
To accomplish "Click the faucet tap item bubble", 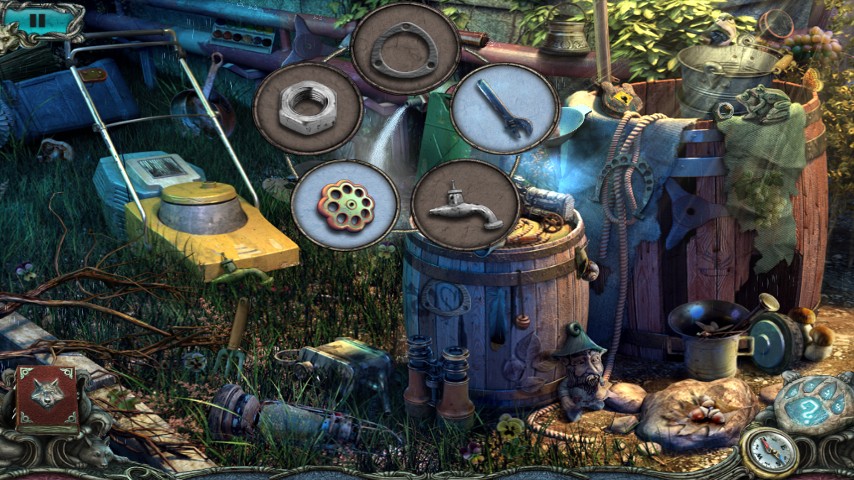I will point(465,204).
